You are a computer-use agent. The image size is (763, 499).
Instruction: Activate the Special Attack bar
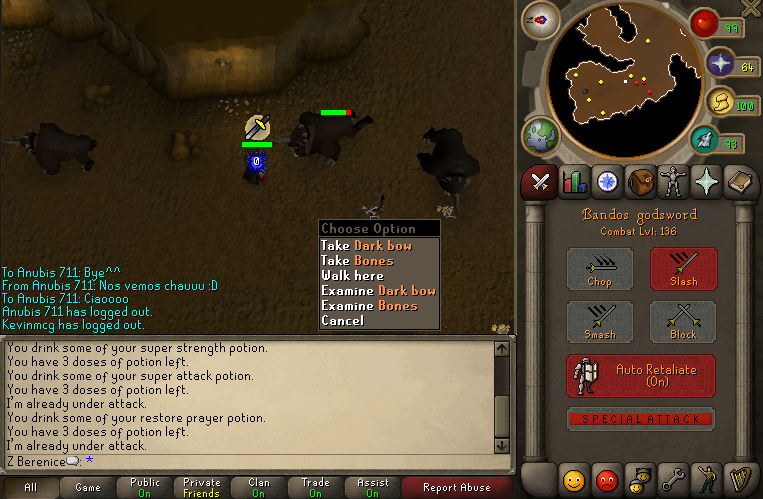click(641, 419)
